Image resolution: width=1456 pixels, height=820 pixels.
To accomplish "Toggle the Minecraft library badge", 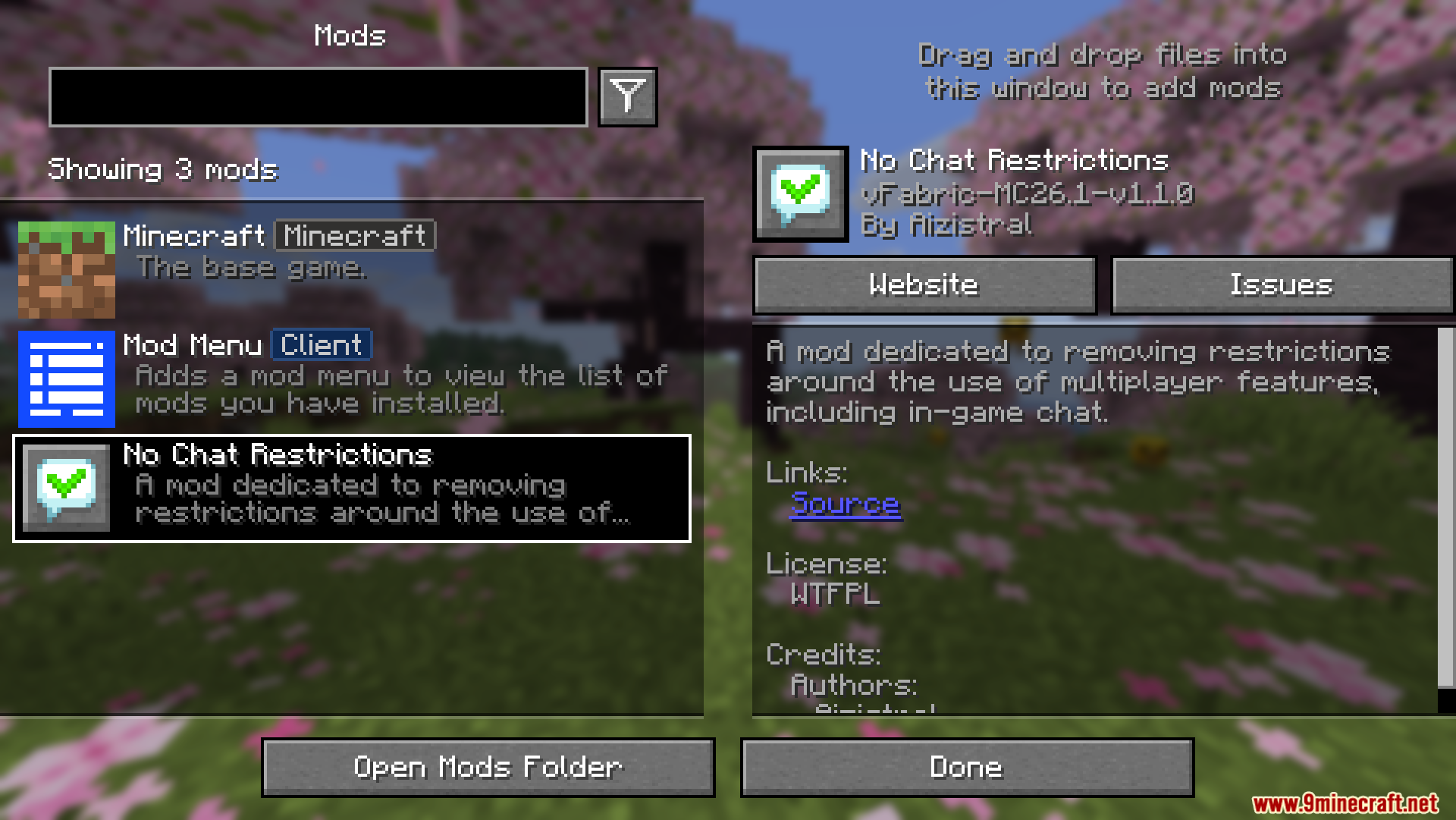I will pyautogui.click(x=355, y=236).
